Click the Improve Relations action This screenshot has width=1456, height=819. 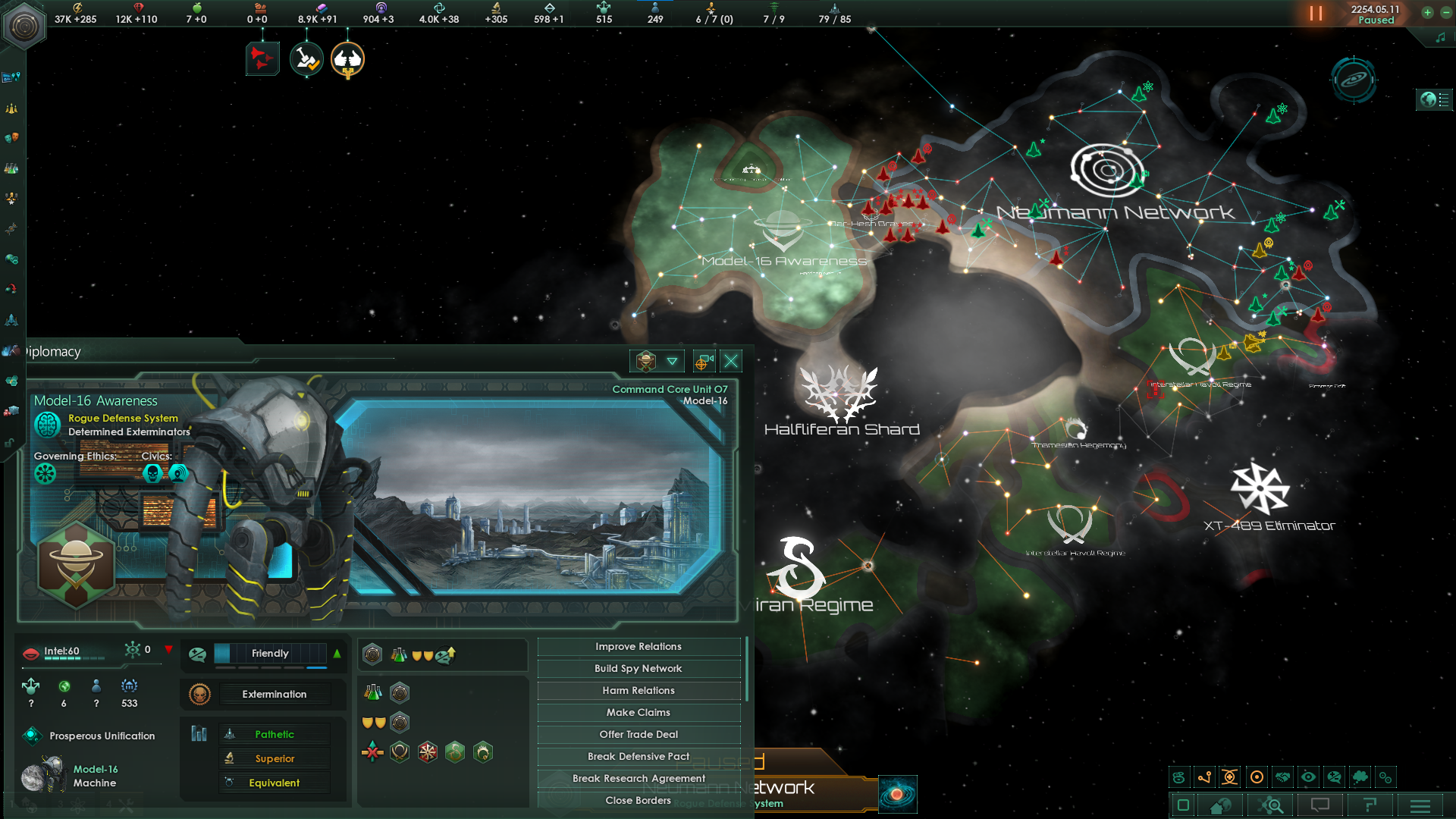click(x=638, y=646)
